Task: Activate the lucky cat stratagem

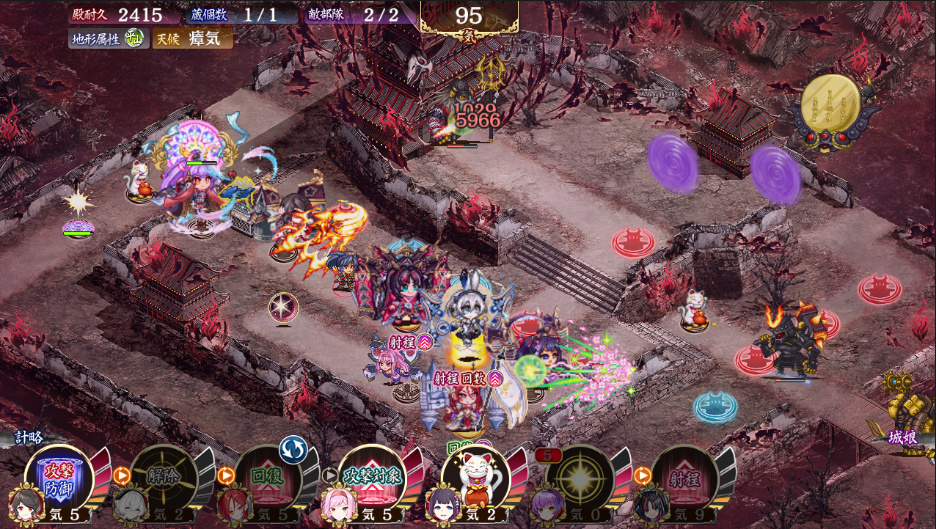Action: click(x=476, y=475)
